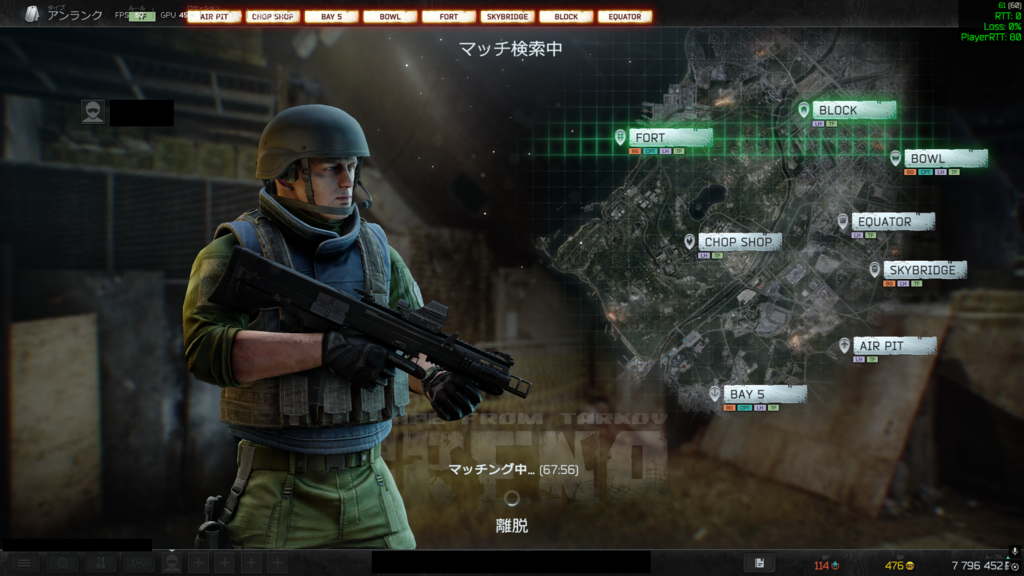This screenshot has width=1024, height=576.
Task: Open the document icon in bottom bar
Action: [x=760, y=564]
